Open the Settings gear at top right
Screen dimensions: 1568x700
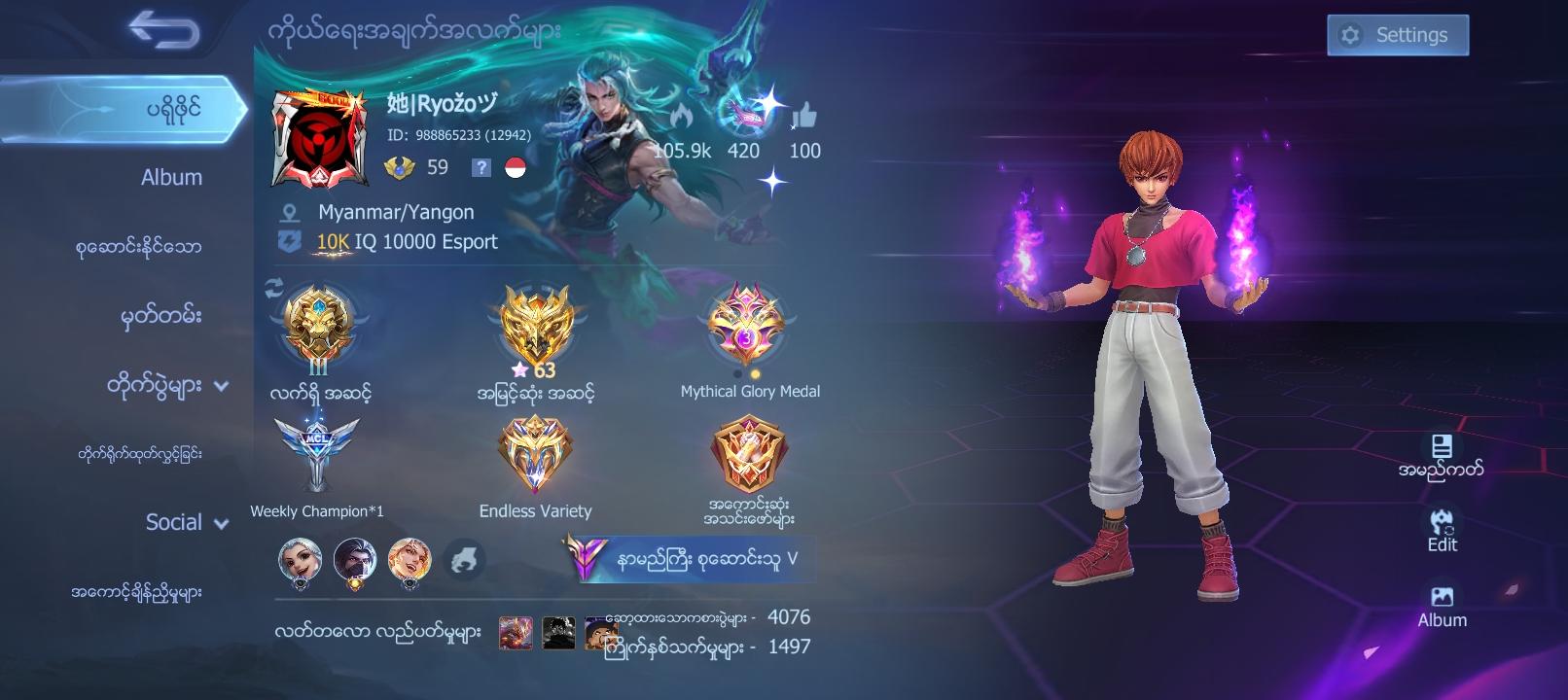pos(1398,34)
